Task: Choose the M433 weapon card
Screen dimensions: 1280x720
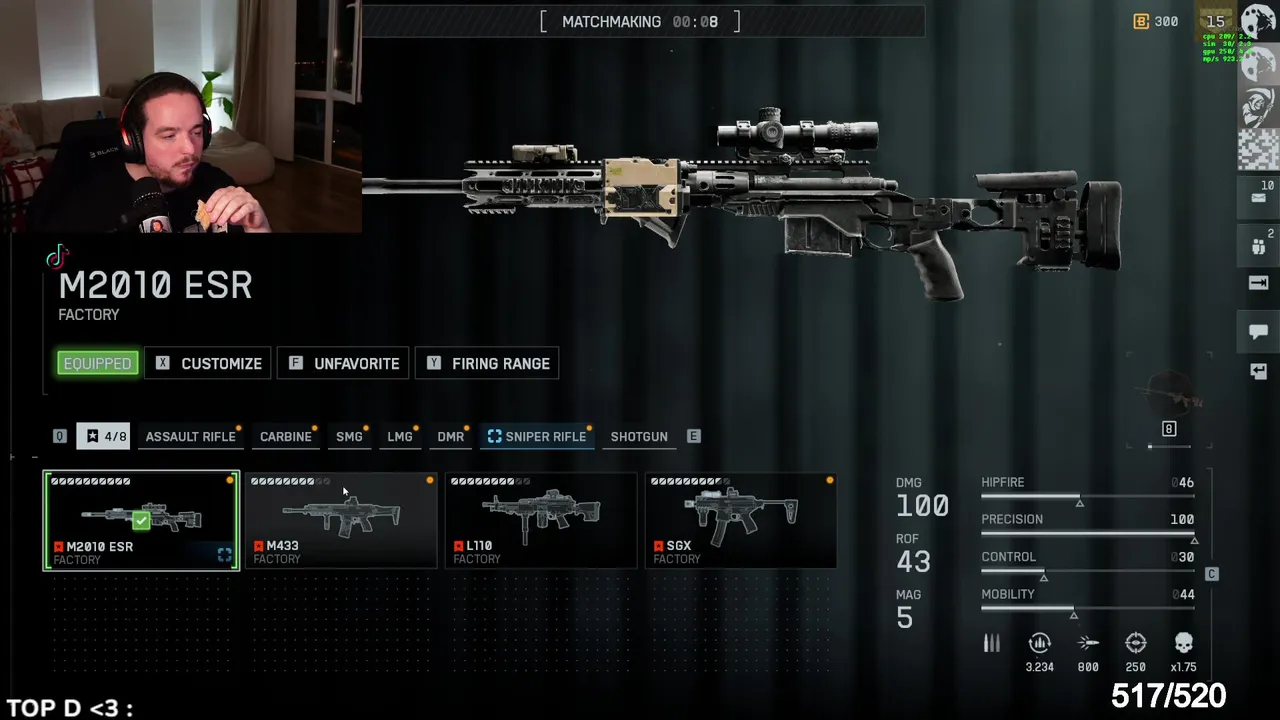Action: tap(341, 520)
